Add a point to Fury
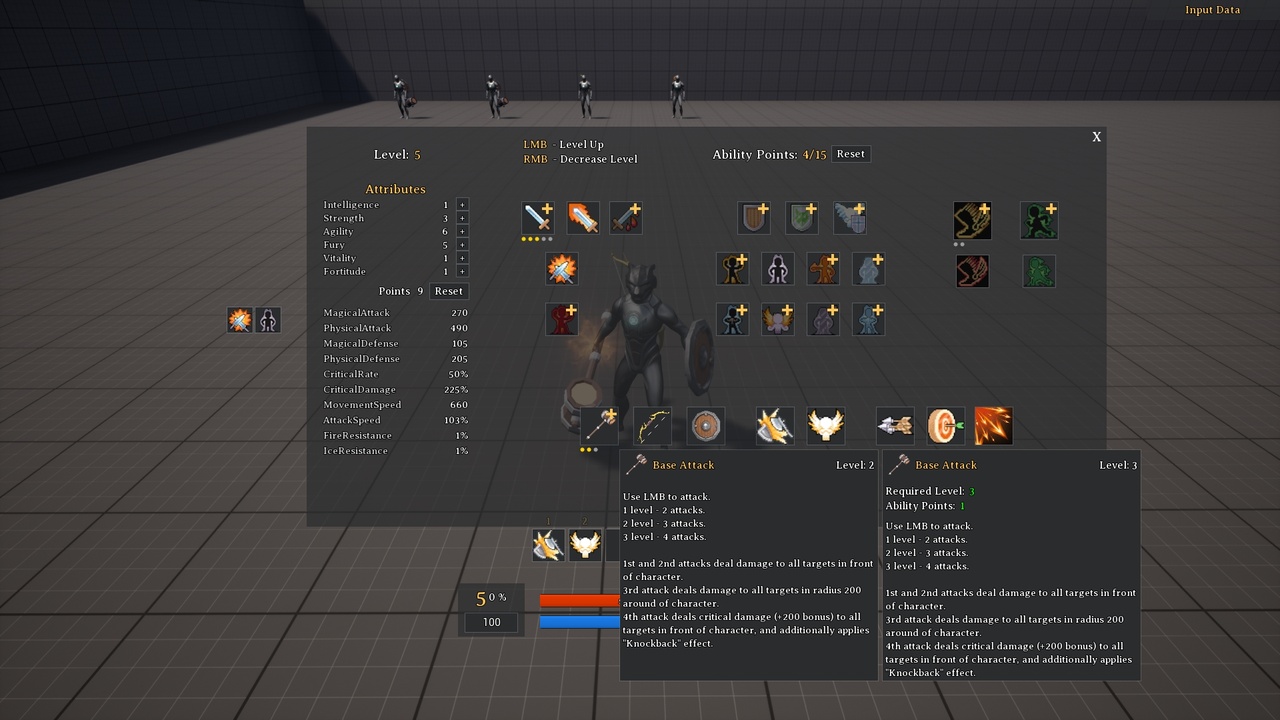Viewport: 1280px width, 720px height. pyautogui.click(x=462, y=245)
